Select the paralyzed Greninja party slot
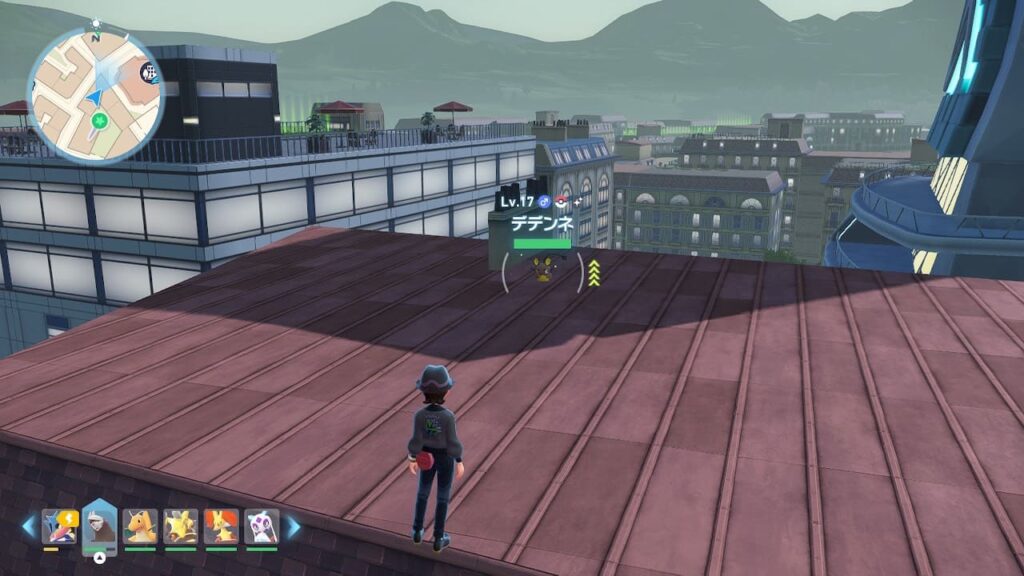1024x576 pixels. point(60,527)
